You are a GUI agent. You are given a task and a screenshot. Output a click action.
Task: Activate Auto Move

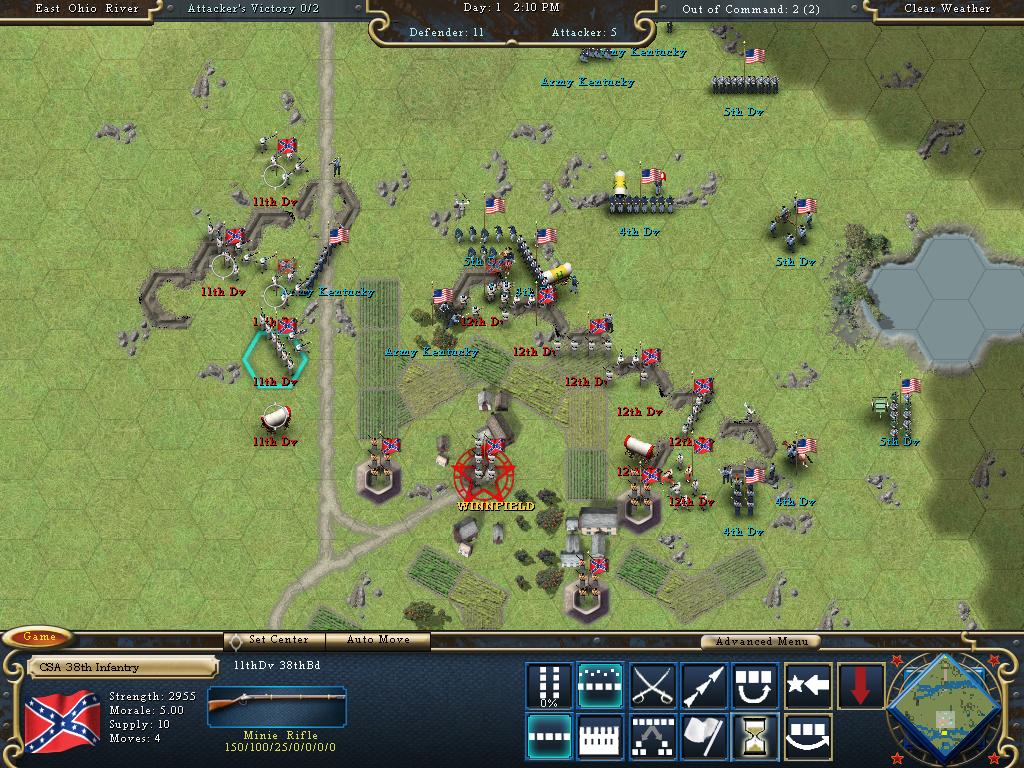[x=379, y=640]
